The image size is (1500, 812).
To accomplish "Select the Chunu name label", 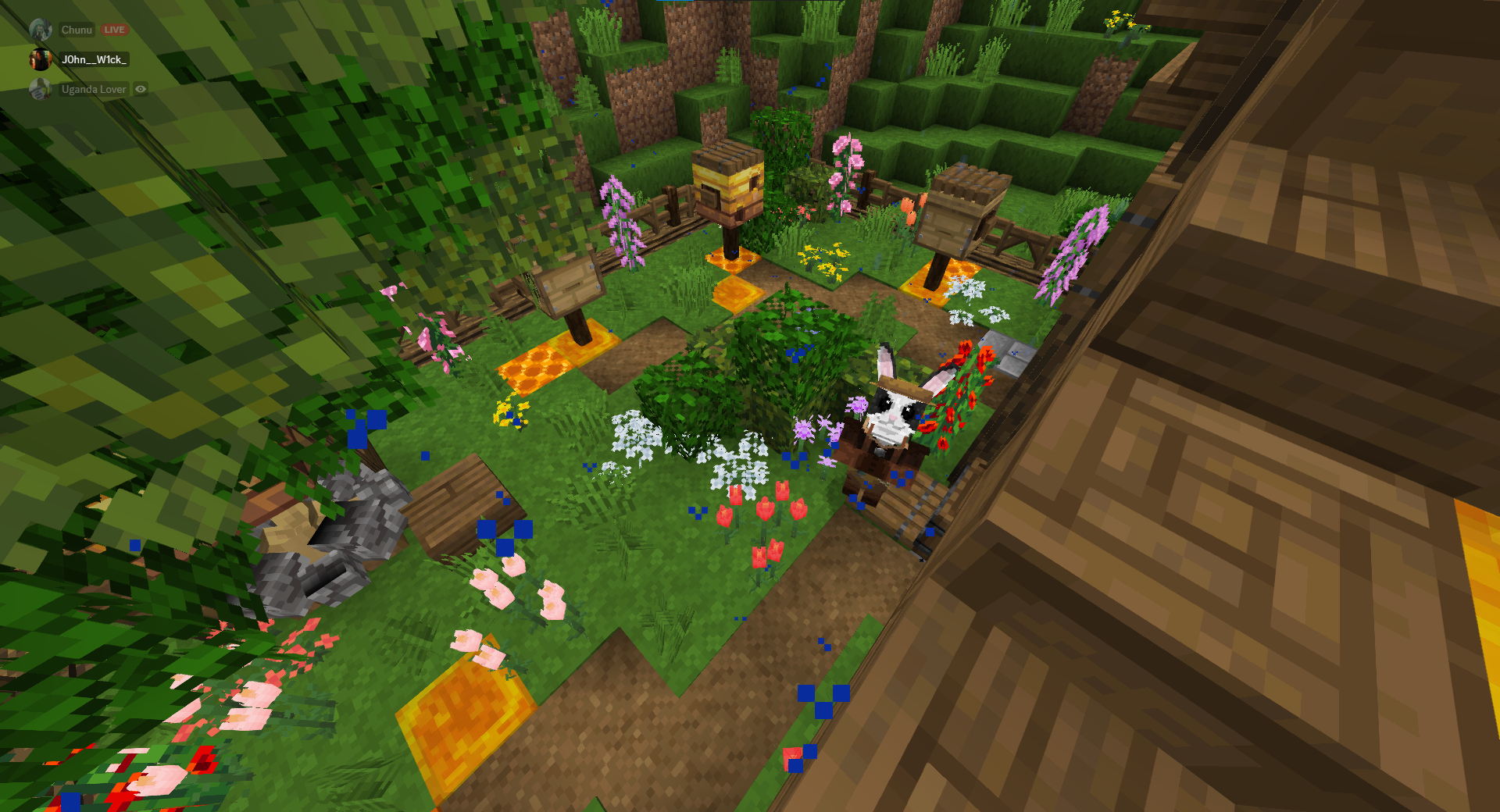I will 76,30.
